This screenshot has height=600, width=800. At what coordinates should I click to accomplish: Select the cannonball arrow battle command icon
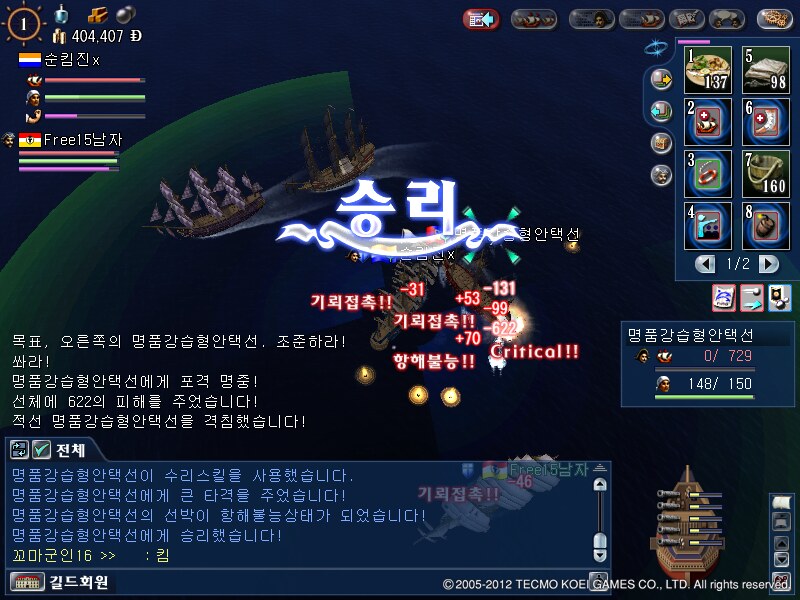coord(750,296)
